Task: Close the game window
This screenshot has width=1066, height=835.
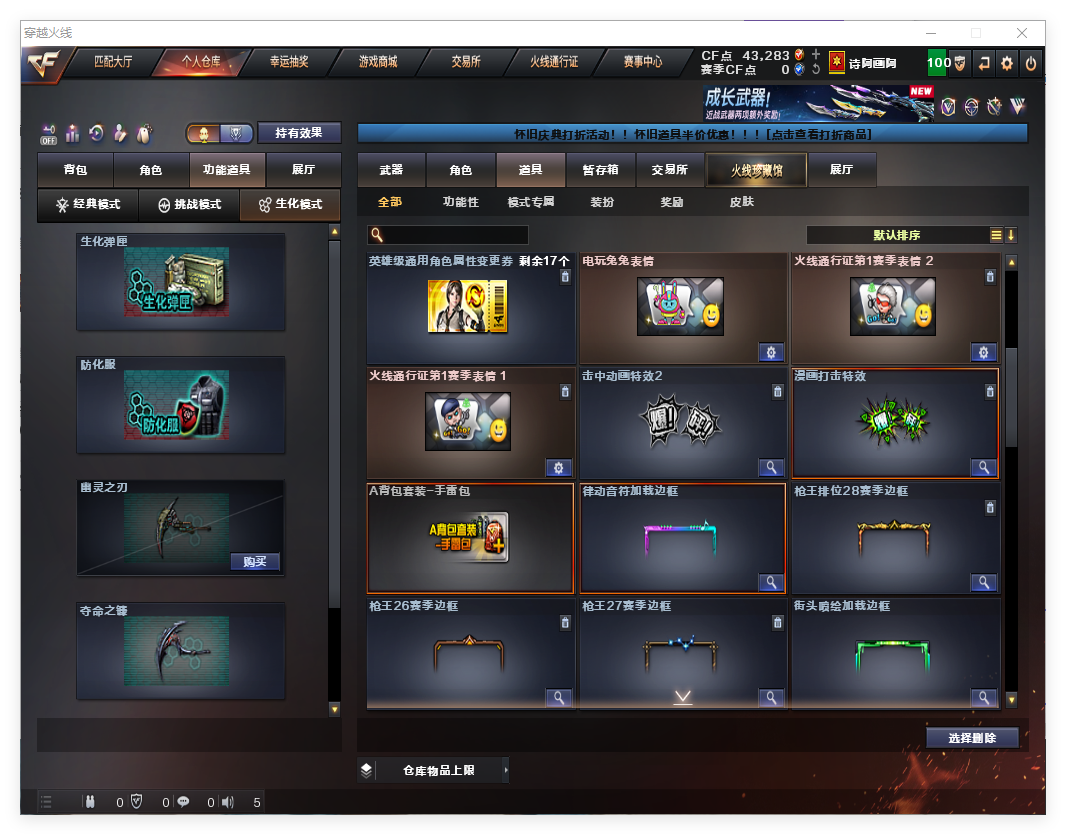Action: [1022, 33]
